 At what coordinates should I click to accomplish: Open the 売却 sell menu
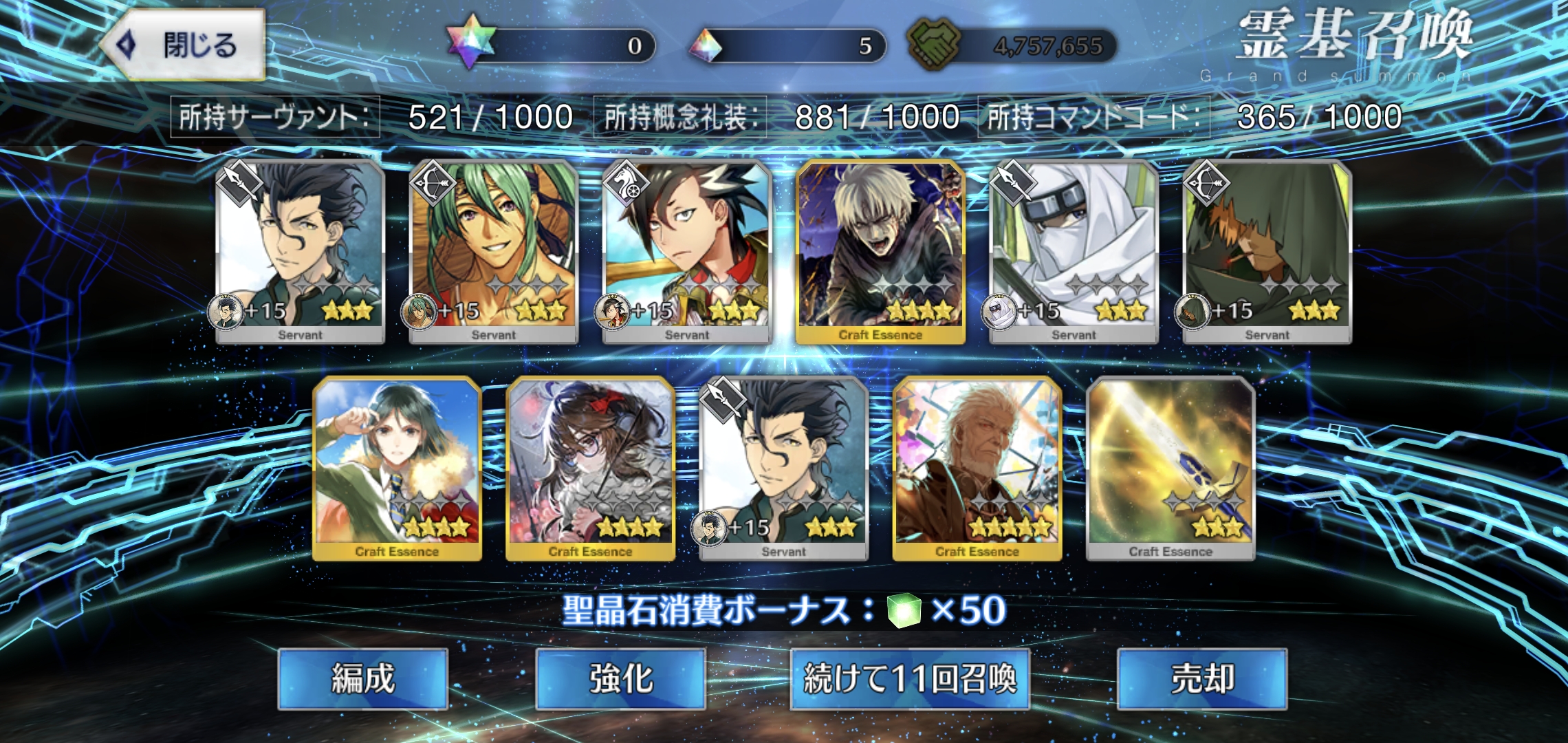tap(1201, 678)
